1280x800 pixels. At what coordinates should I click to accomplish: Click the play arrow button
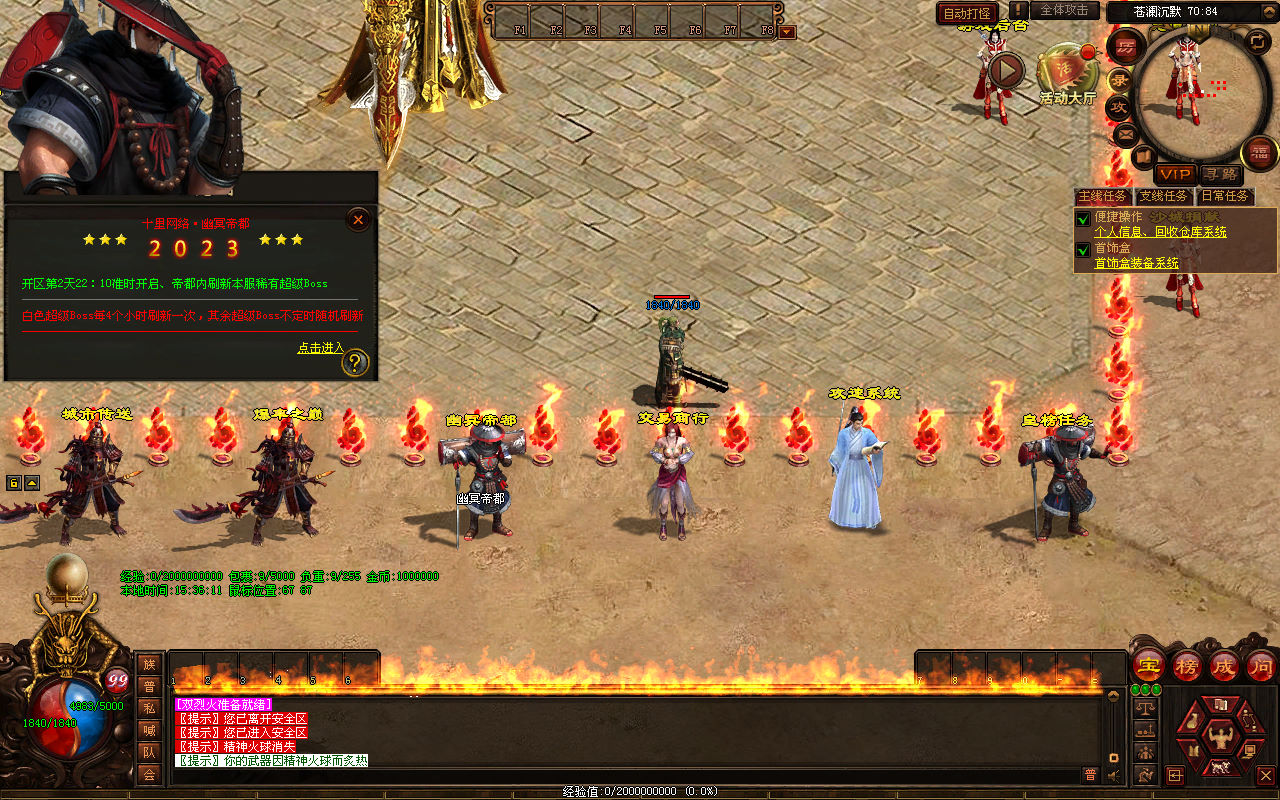point(1006,70)
